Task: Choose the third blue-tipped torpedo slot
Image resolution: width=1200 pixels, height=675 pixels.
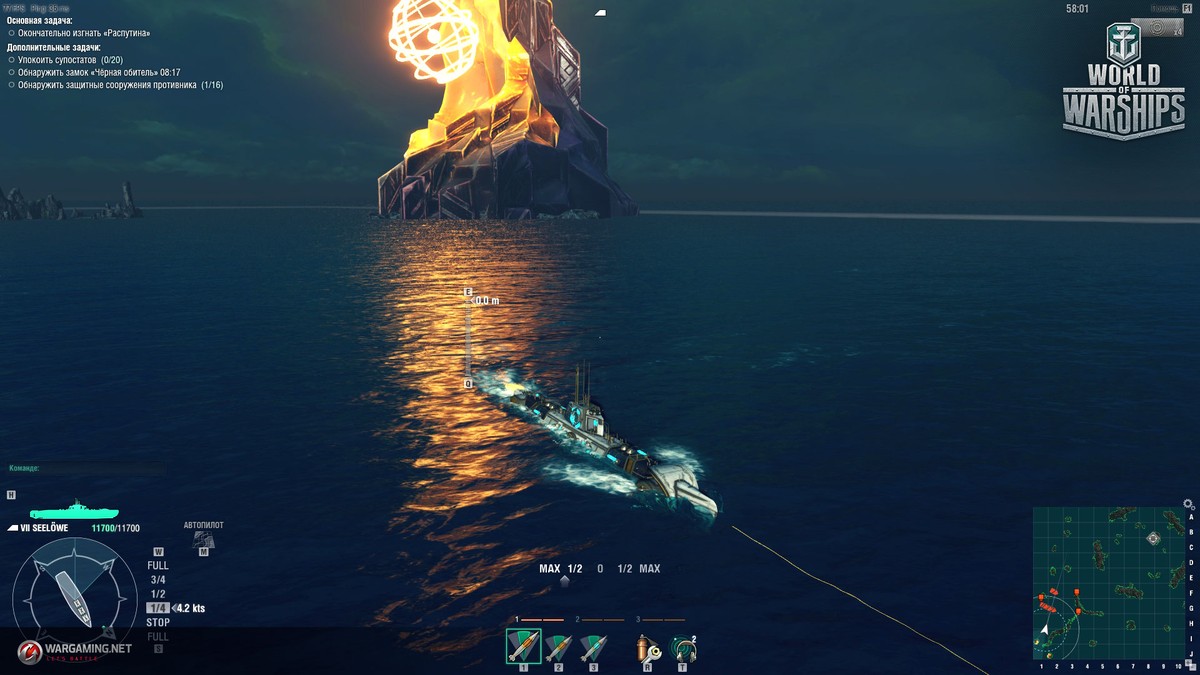Action: (x=593, y=648)
